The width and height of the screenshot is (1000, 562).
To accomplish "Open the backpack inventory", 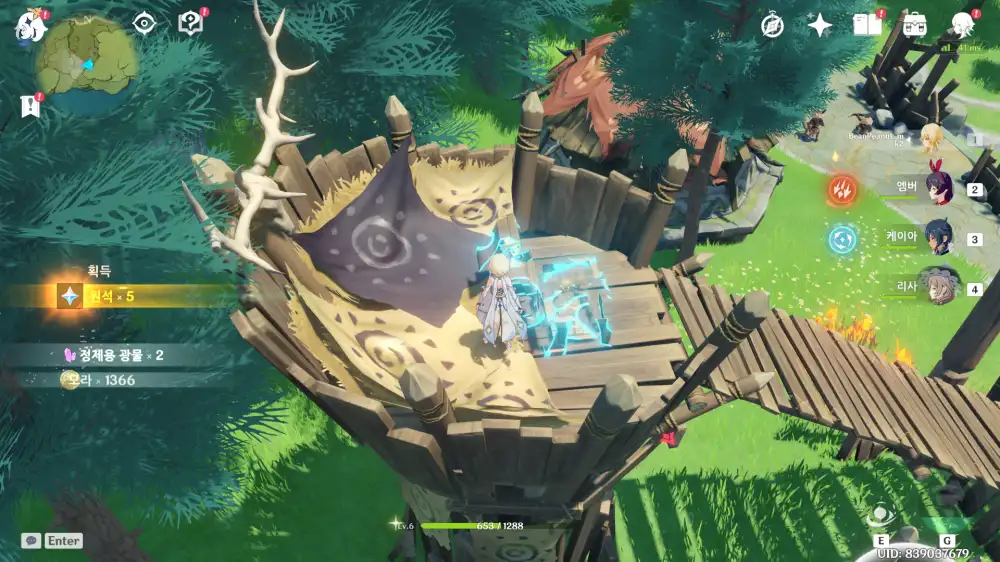I will 914,25.
